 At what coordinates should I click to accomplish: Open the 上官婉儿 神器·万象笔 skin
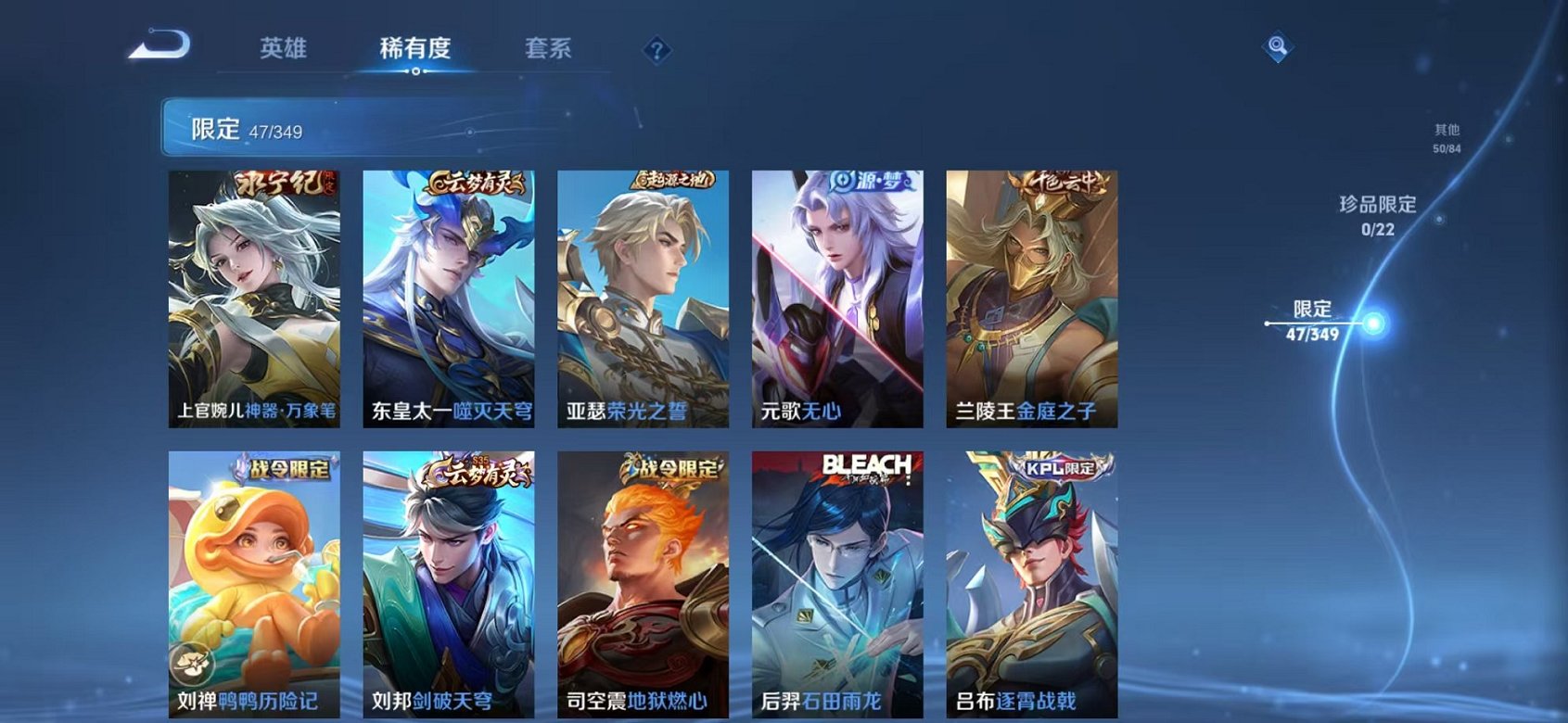coord(257,297)
